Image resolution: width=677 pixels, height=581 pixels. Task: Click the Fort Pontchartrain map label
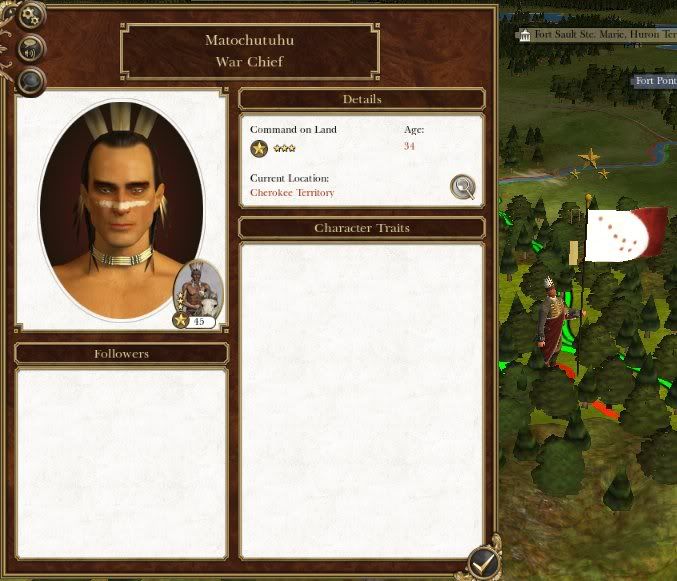(x=656, y=81)
